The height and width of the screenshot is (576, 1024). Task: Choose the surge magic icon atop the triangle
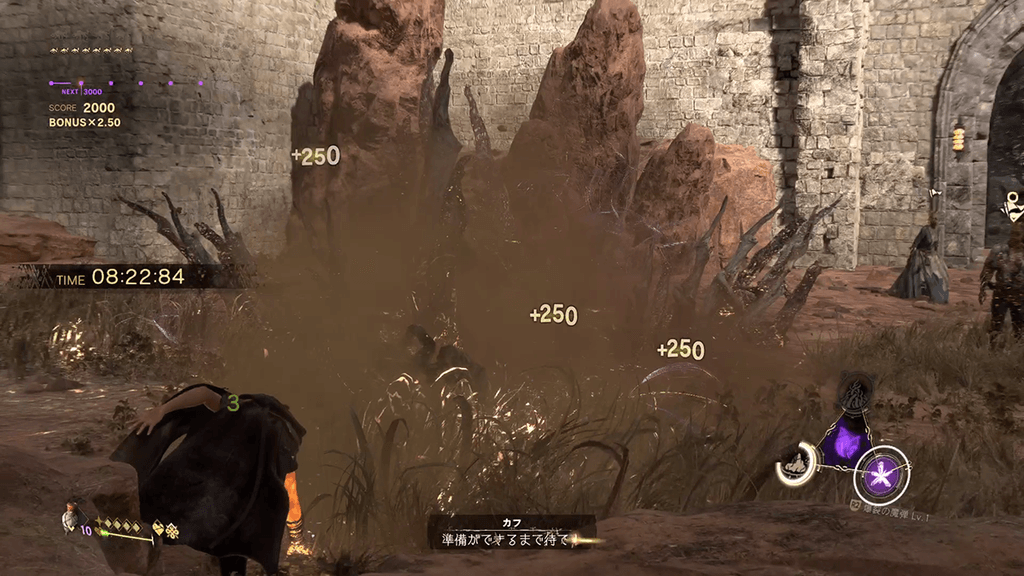pyautogui.click(x=853, y=393)
